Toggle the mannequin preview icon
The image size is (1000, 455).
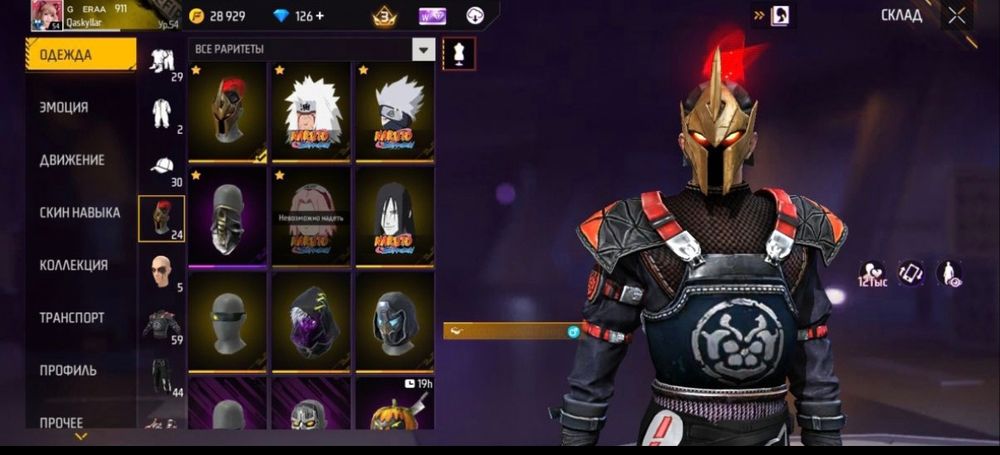(459, 54)
